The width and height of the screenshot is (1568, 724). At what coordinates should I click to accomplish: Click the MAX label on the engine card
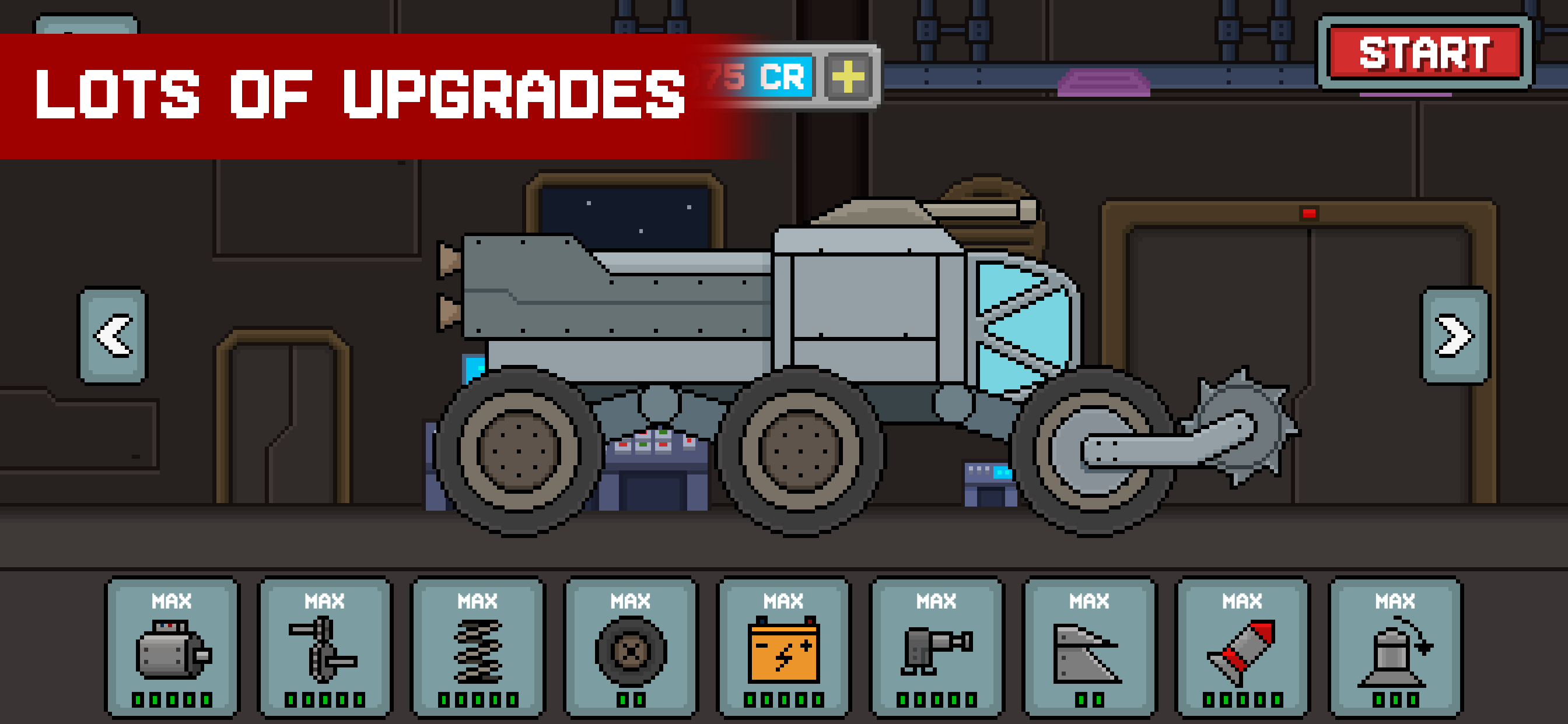(x=172, y=602)
